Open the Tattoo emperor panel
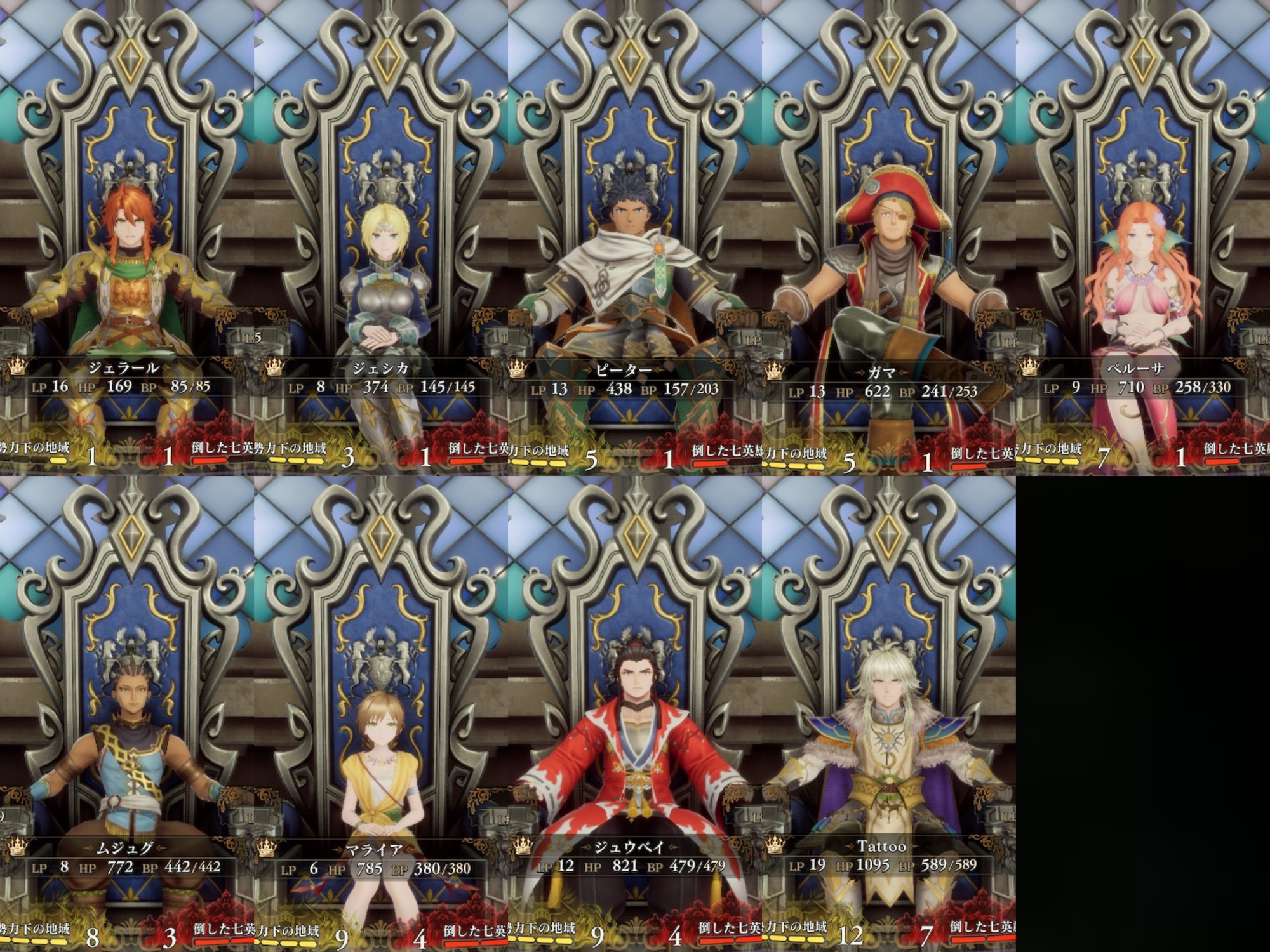This screenshot has width=1270, height=952. coord(889,714)
